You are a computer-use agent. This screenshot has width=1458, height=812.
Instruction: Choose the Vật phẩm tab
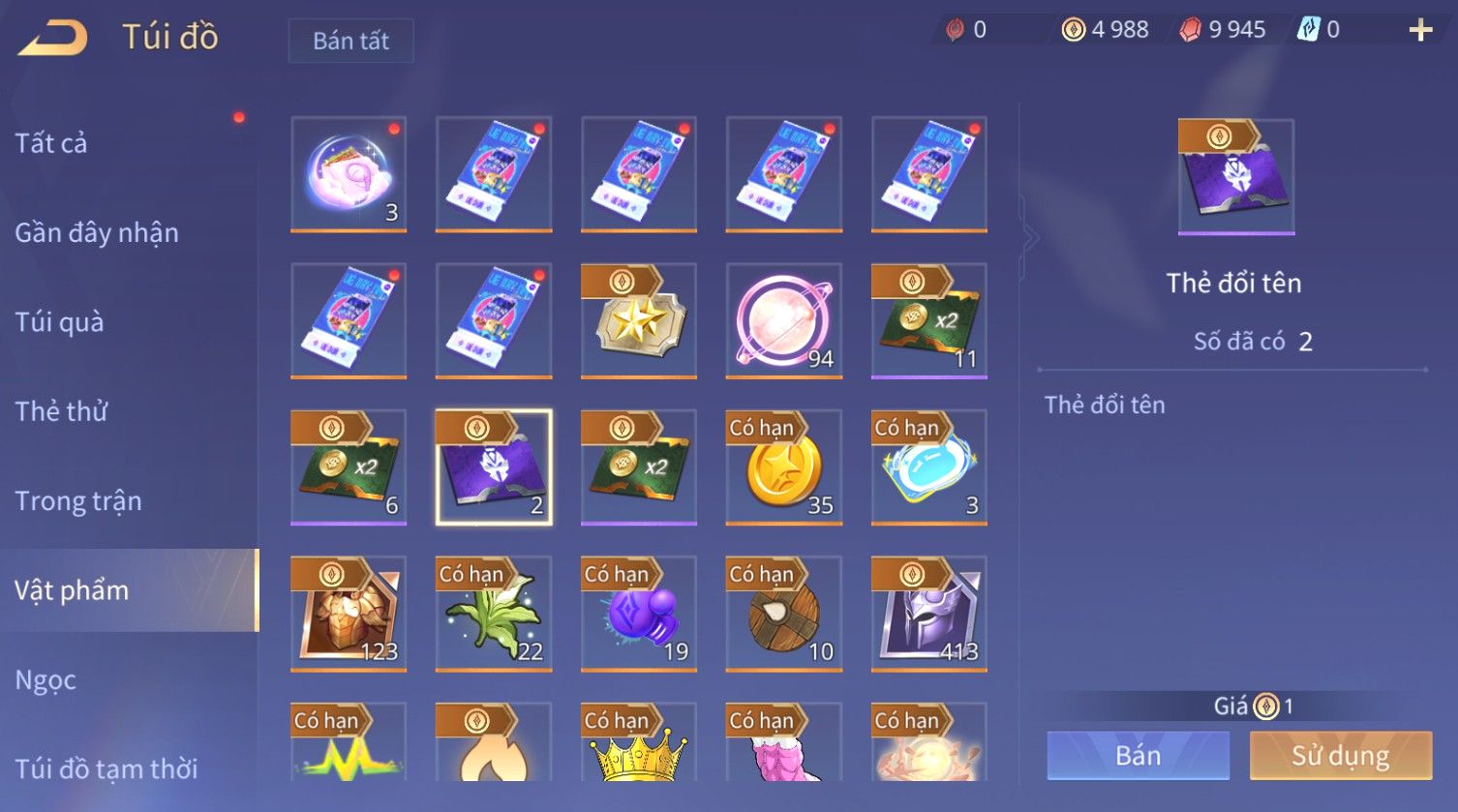pyautogui.click(x=72, y=590)
